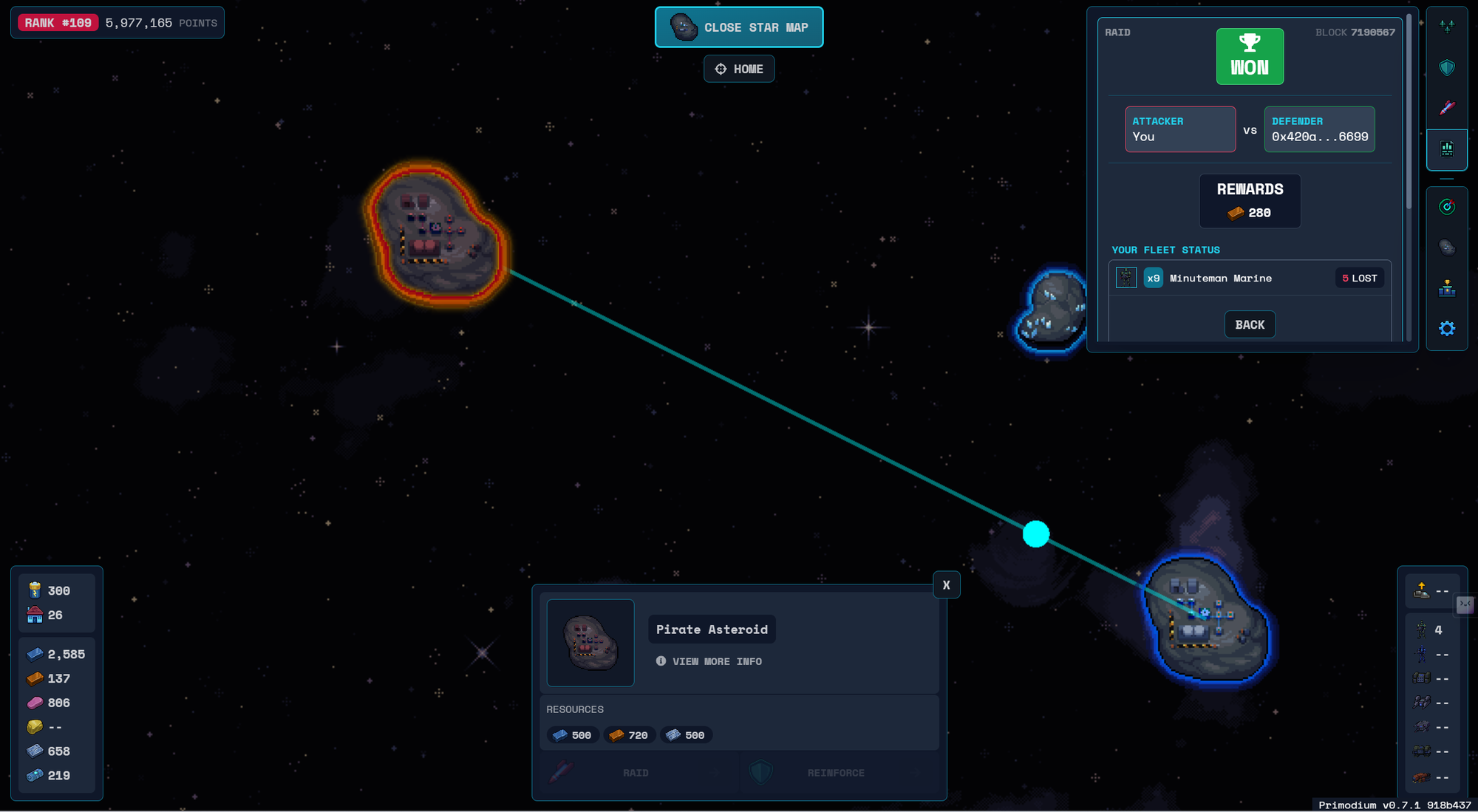Click the rank #109 badge
The image size is (1478, 812).
click(x=58, y=23)
